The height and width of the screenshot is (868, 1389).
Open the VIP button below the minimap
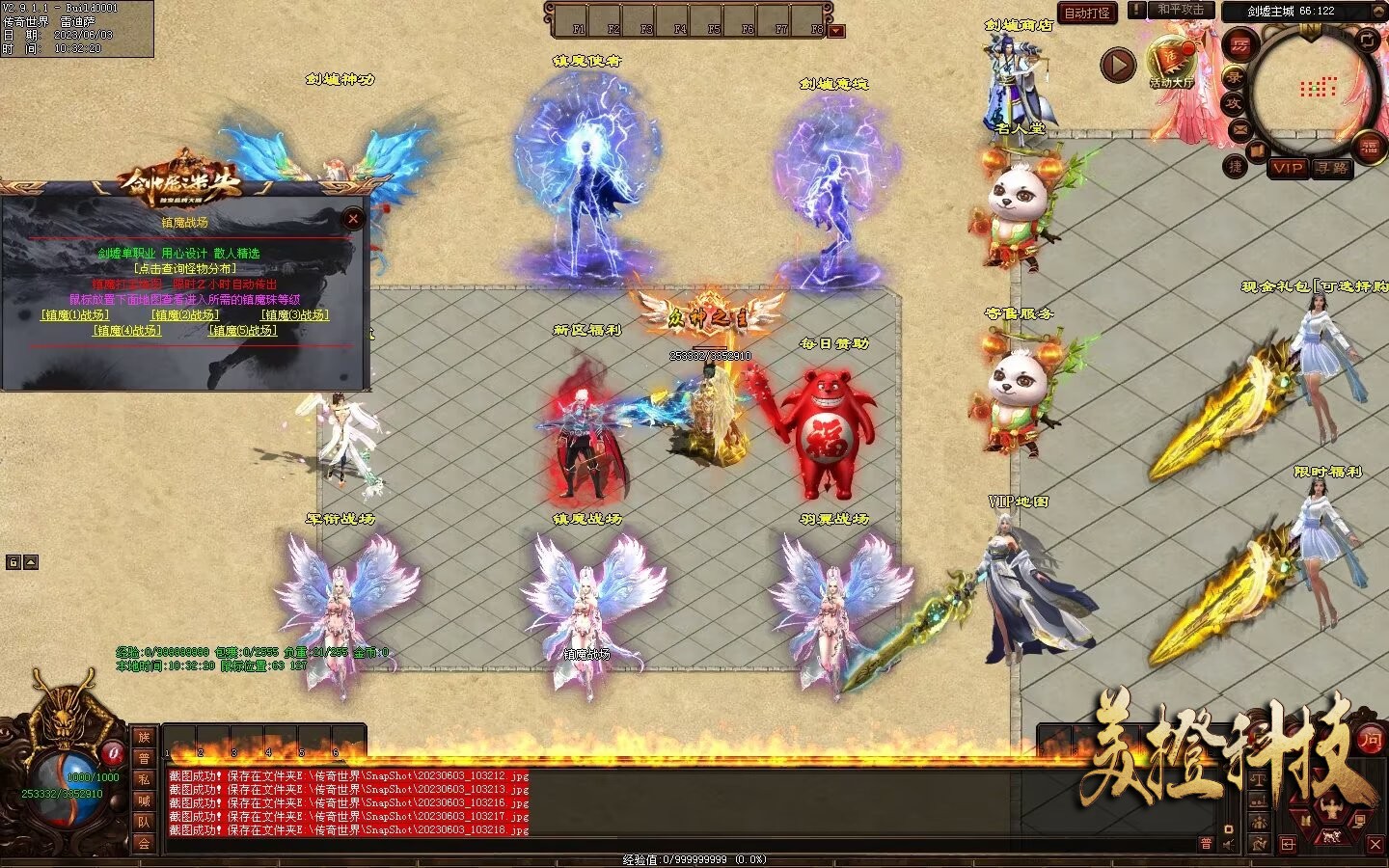pyautogui.click(x=1288, y=168)
